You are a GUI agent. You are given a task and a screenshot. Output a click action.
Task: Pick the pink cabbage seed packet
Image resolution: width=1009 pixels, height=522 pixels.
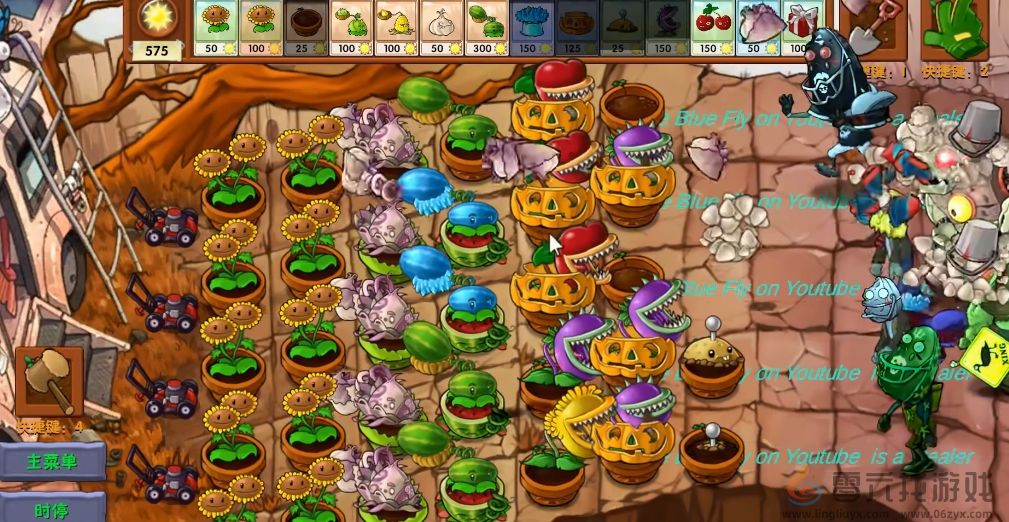tap(757, 27)
